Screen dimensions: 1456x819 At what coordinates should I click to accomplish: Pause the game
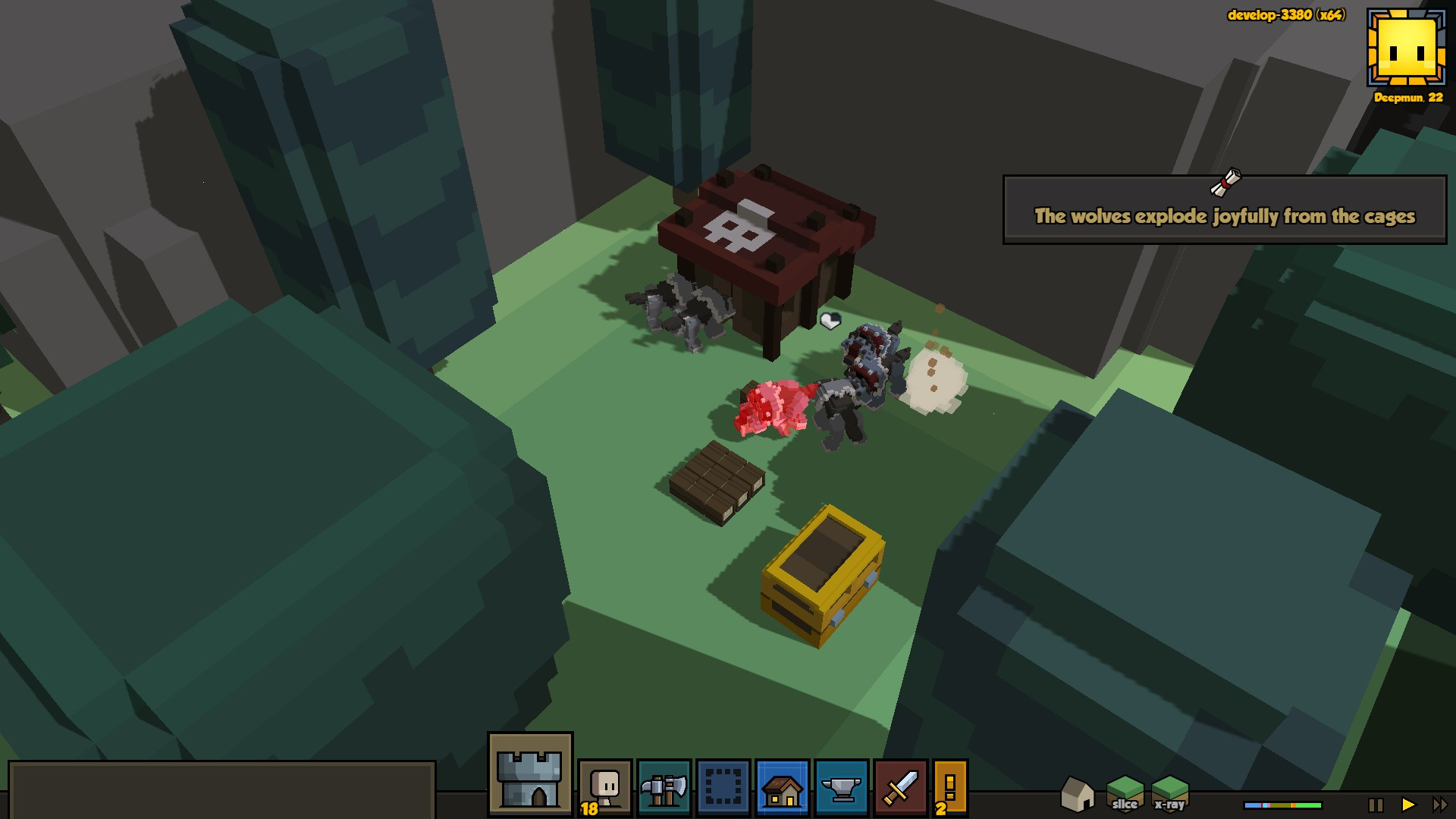(x=1376, y=805)
